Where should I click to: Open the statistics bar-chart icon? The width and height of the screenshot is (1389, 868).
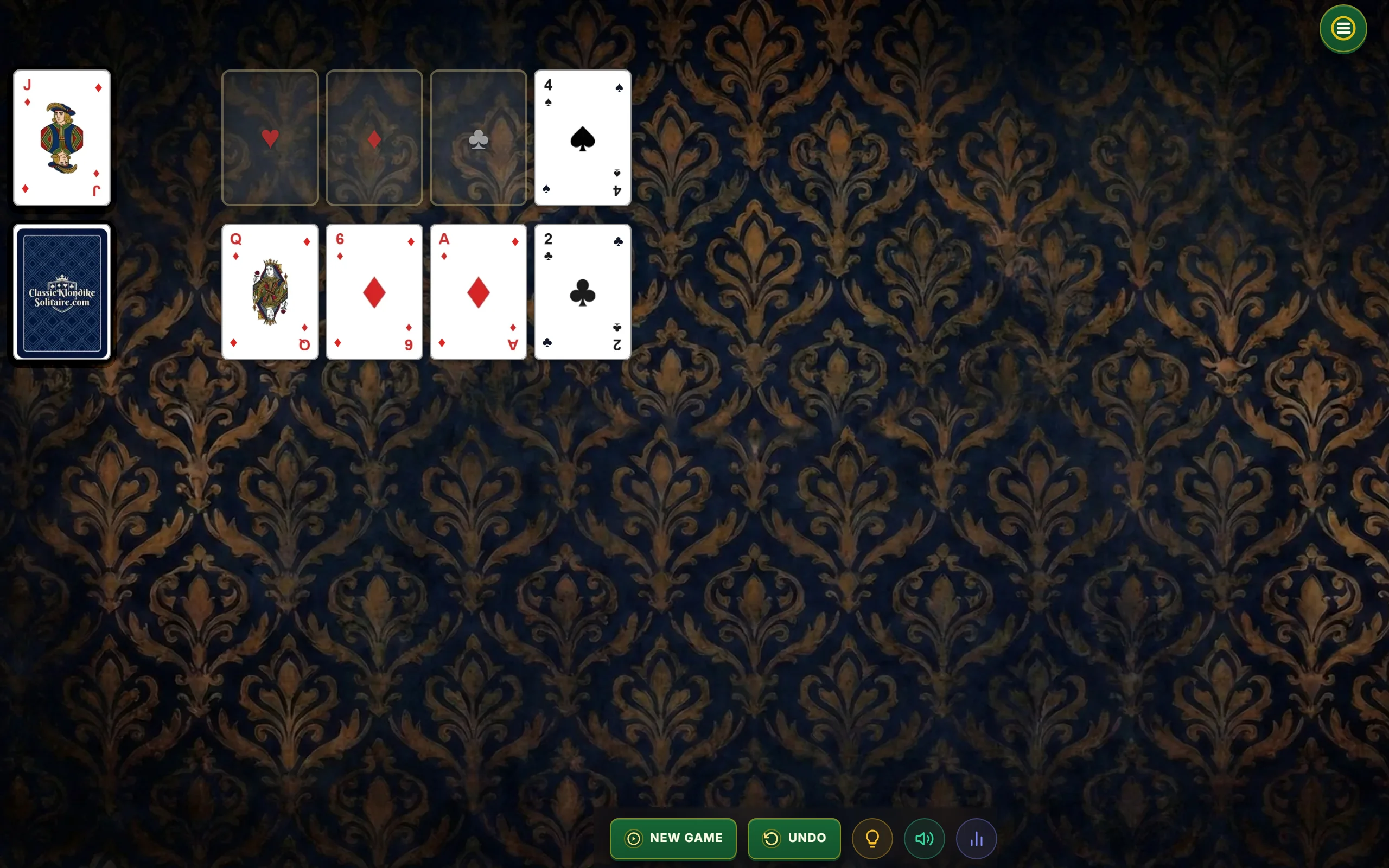(x=976, y=838)
